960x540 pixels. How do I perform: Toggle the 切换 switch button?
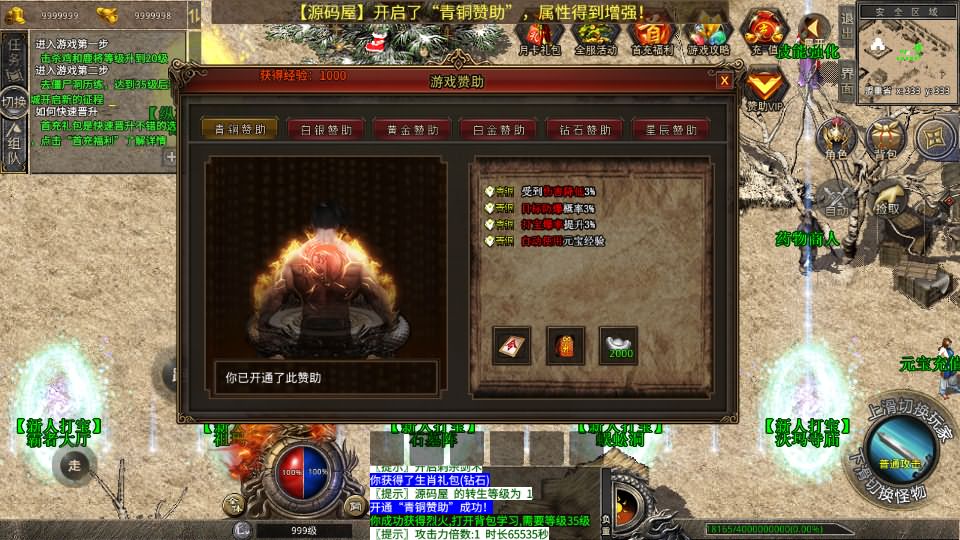tap(13, 101)
